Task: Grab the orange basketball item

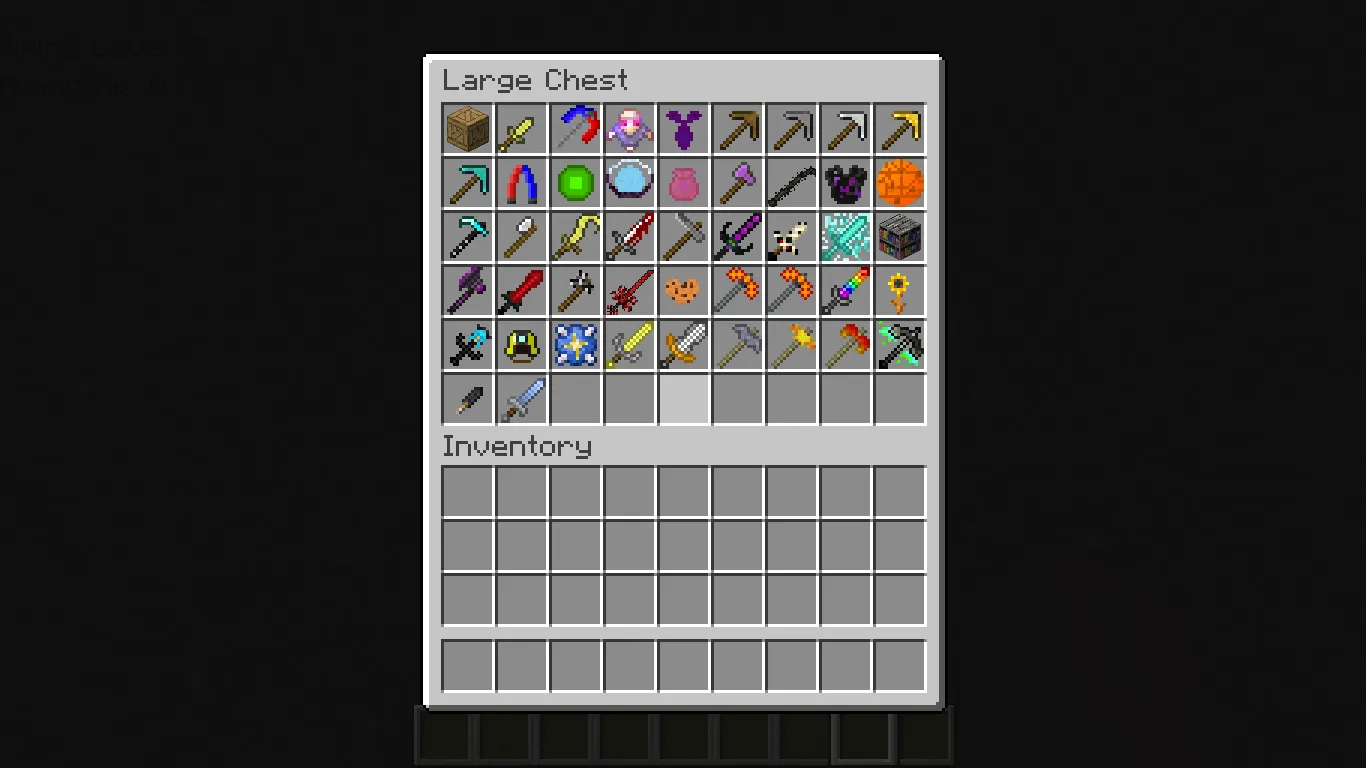Action: [x=899, y=183]
